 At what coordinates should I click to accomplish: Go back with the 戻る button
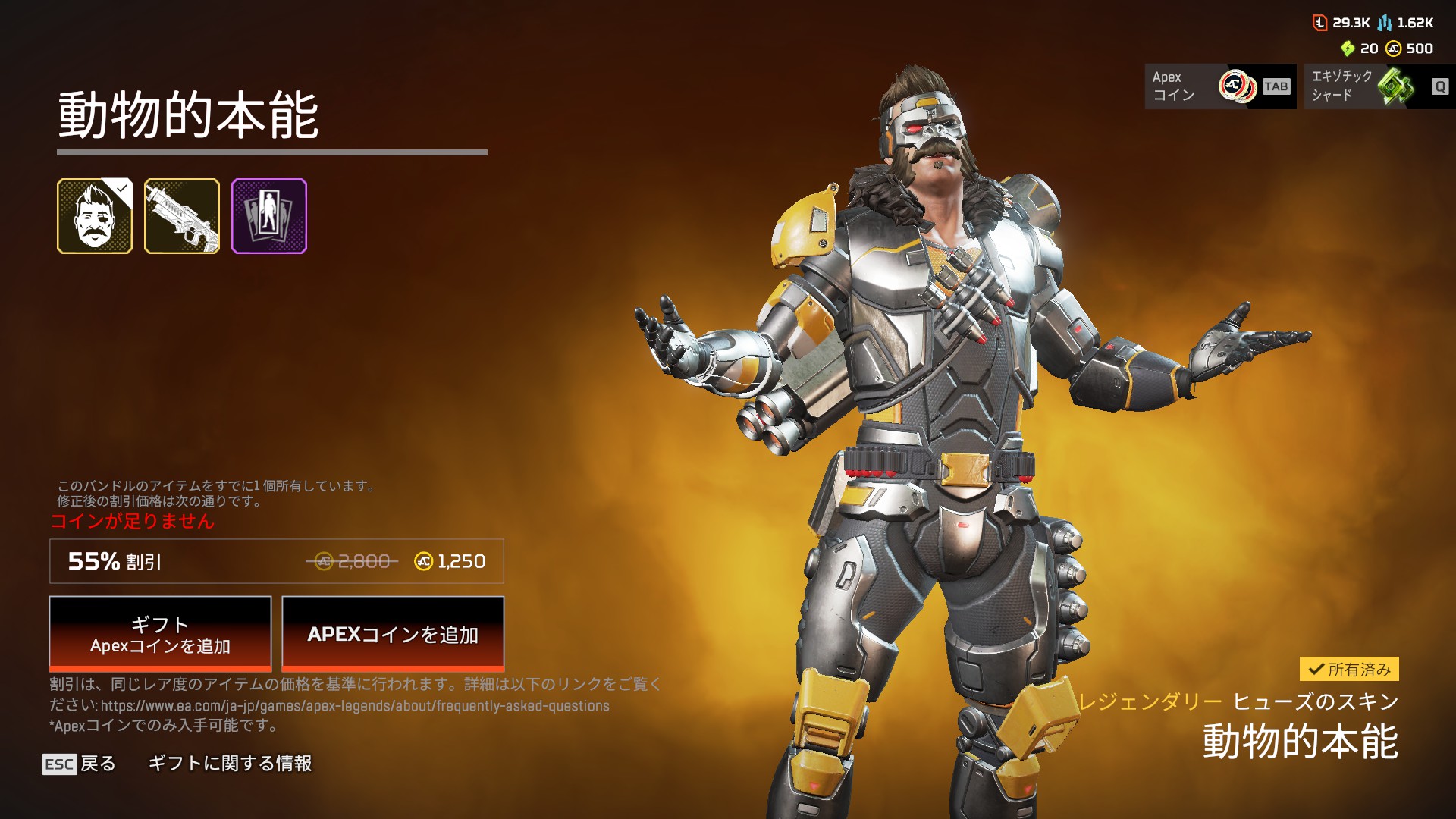click(x=80, y=764)
